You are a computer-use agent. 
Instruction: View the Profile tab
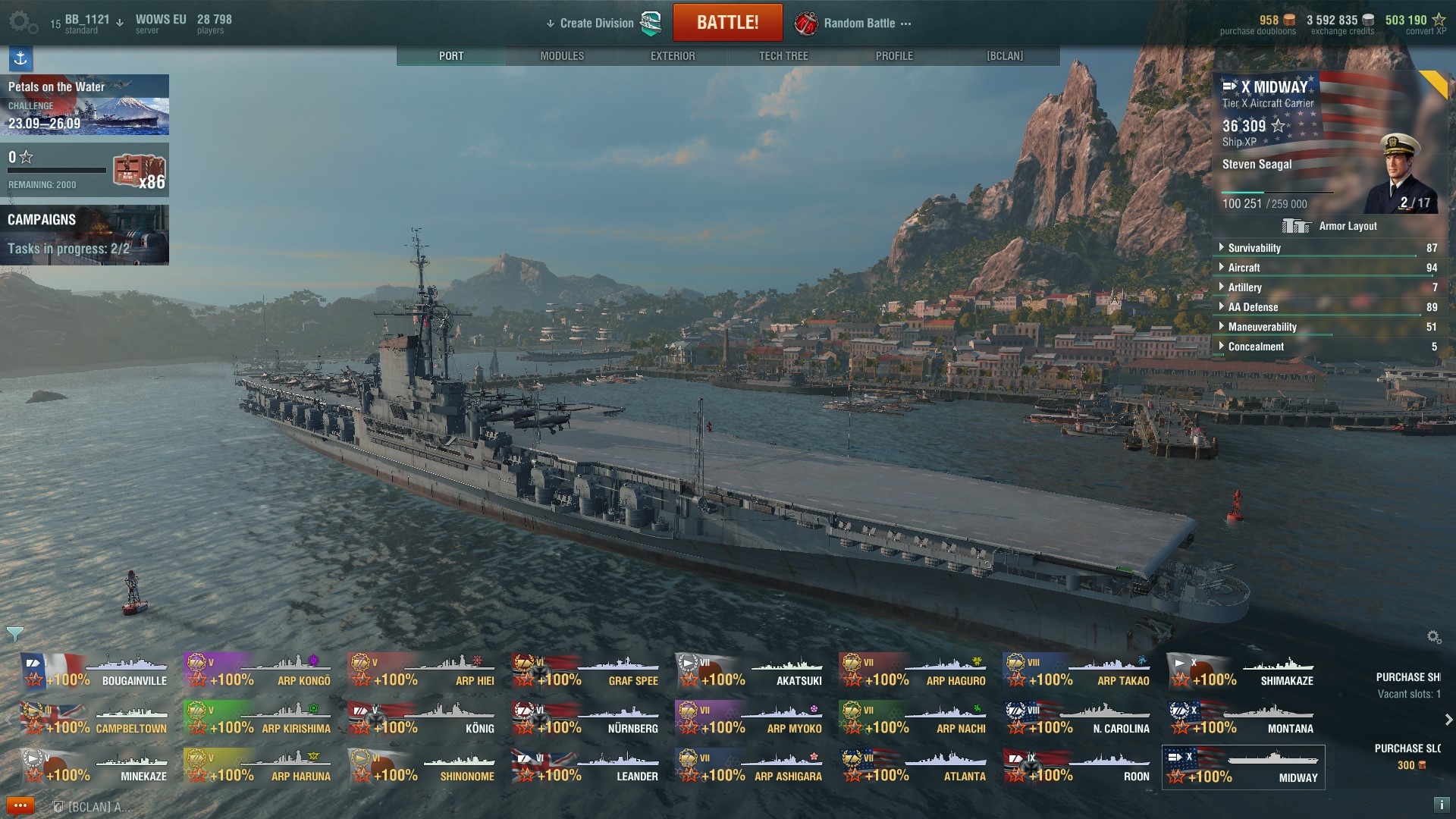(x=894, y=56)
